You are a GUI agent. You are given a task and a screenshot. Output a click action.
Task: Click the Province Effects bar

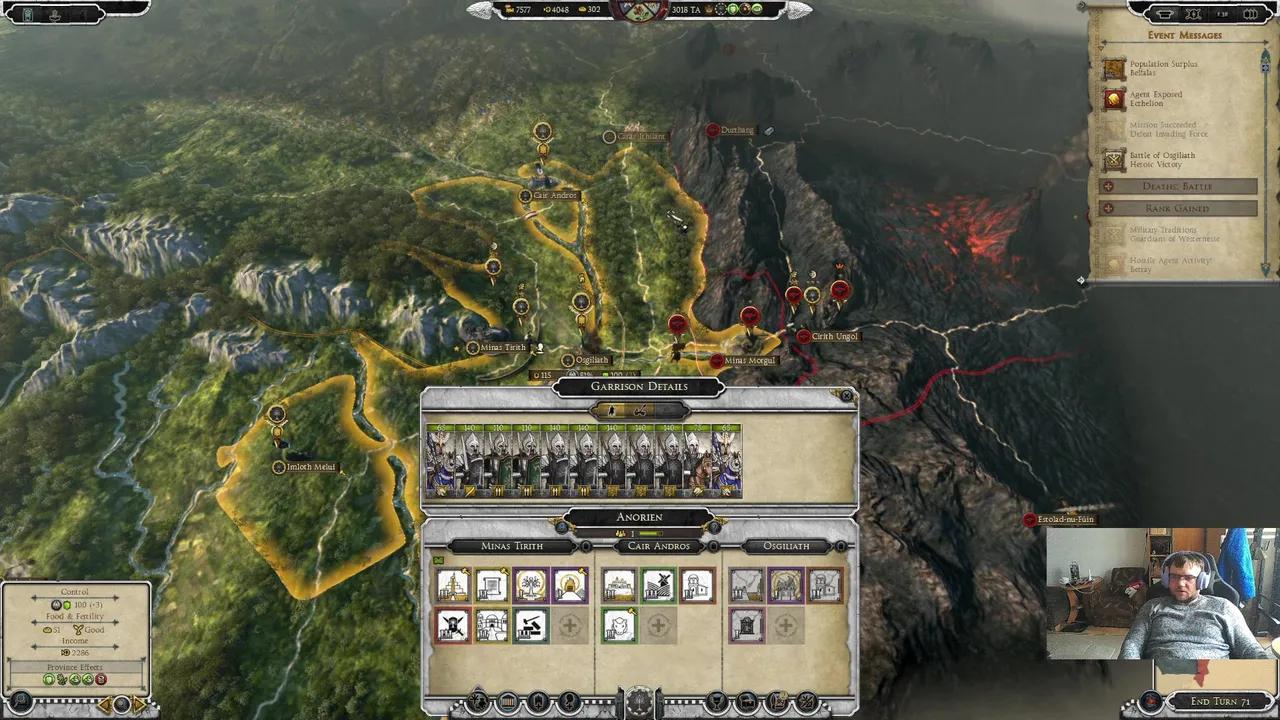(75, 667)
